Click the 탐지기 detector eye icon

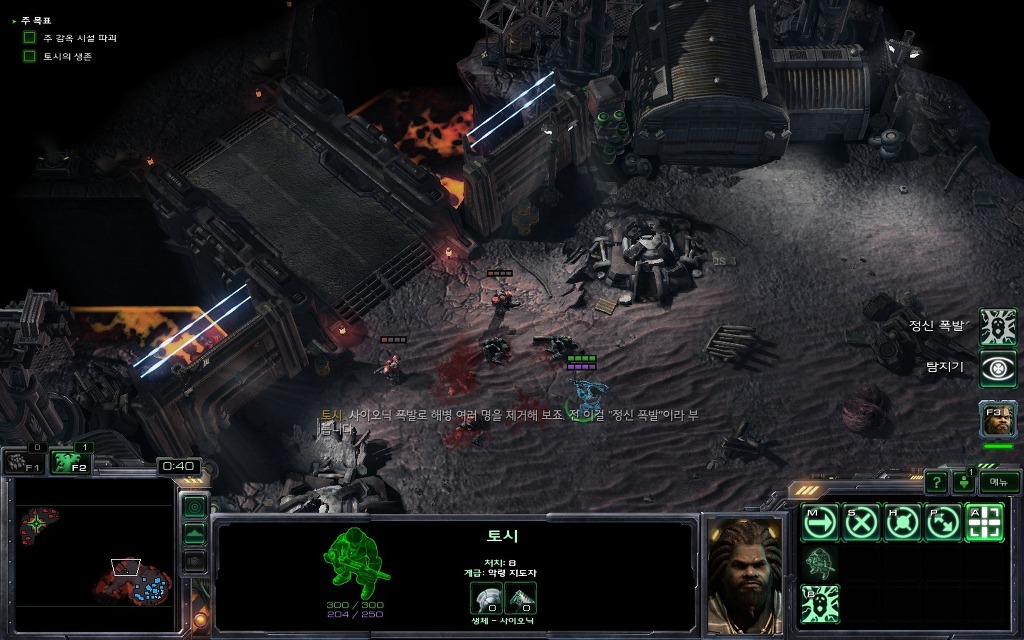tap(997, 368)
